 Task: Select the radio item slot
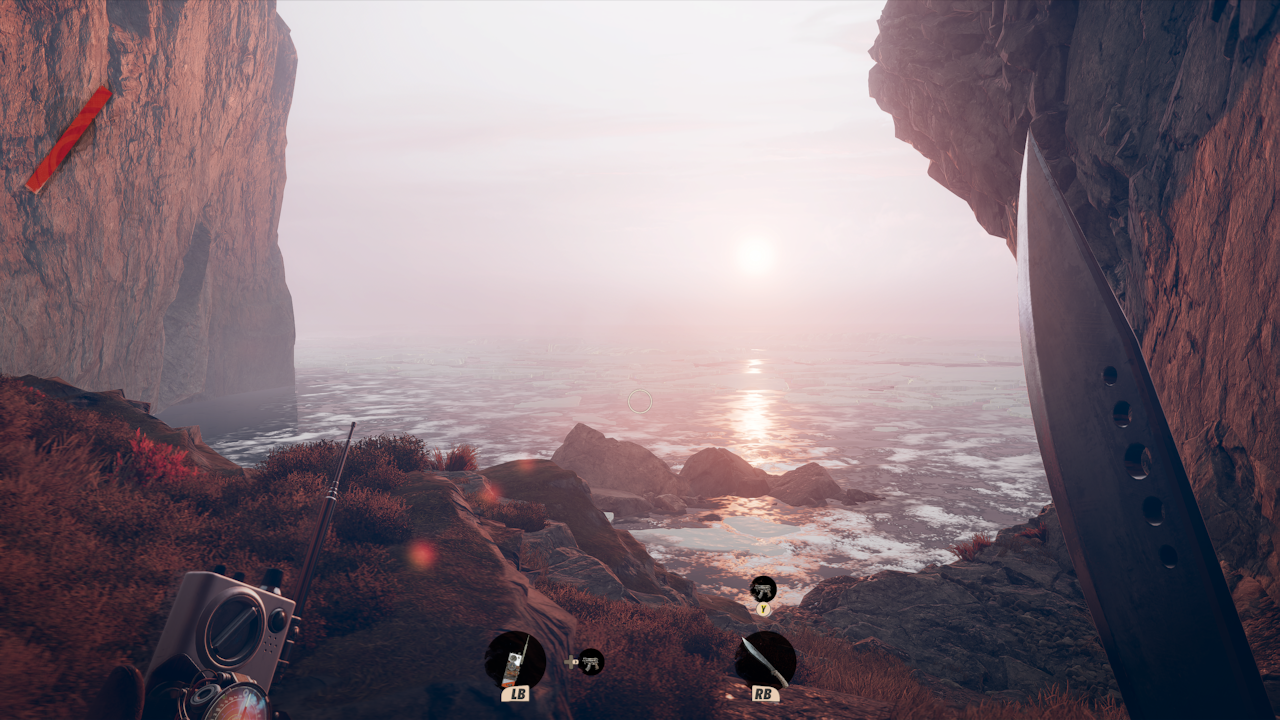coord(515,660)
